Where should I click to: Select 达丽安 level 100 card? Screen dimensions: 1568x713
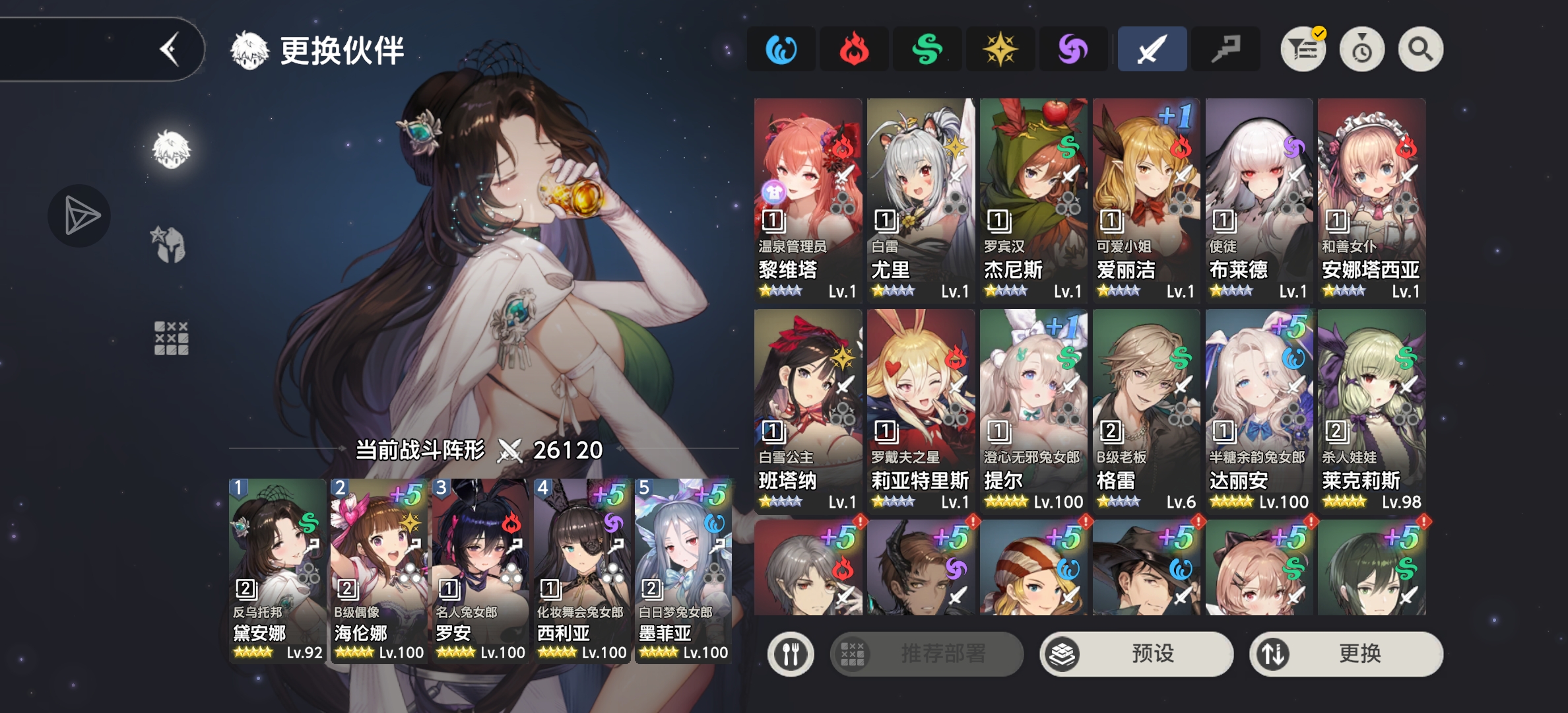point(1258,411)
